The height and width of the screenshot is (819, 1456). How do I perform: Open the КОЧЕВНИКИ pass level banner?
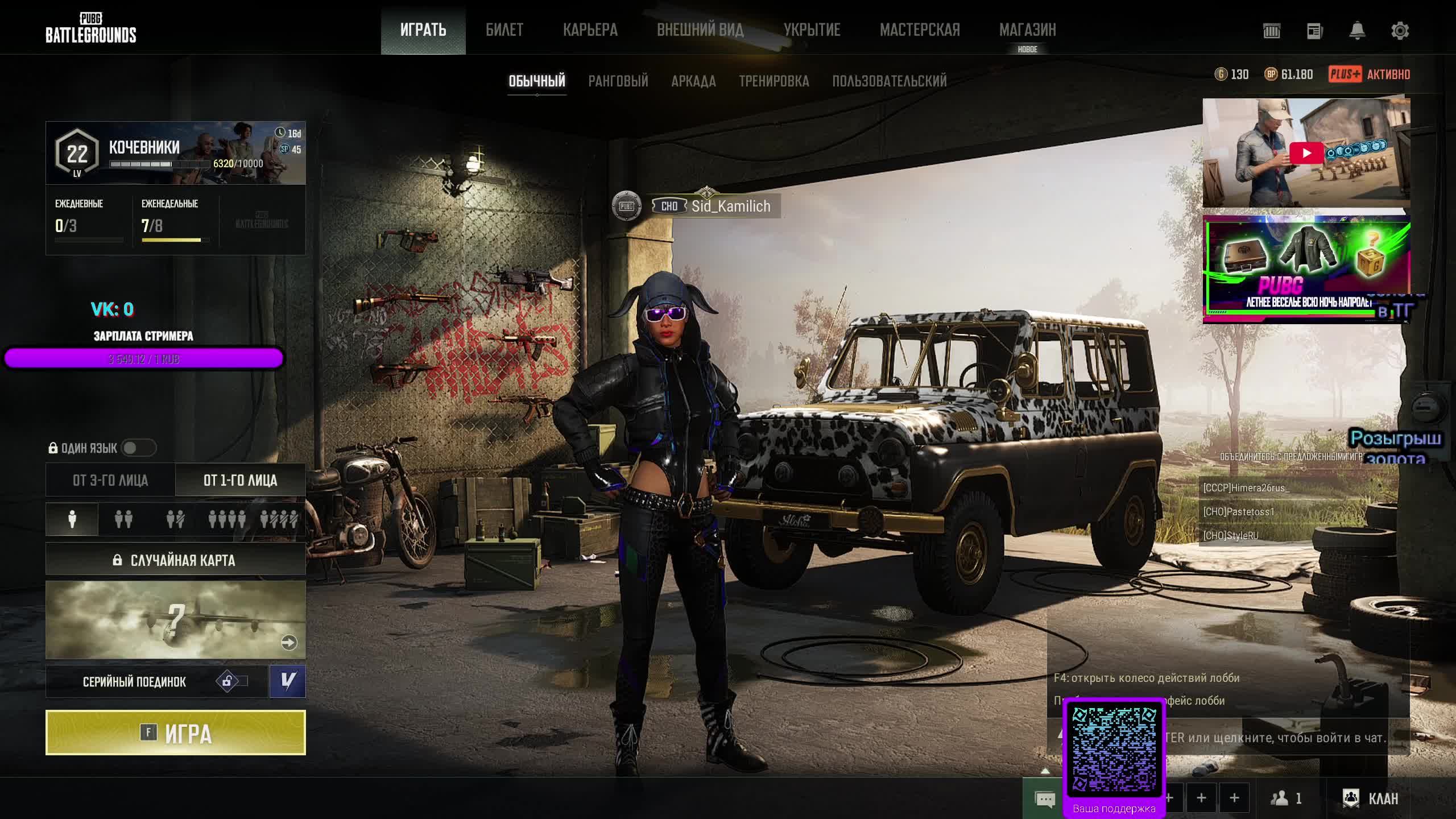pos(175,153)
